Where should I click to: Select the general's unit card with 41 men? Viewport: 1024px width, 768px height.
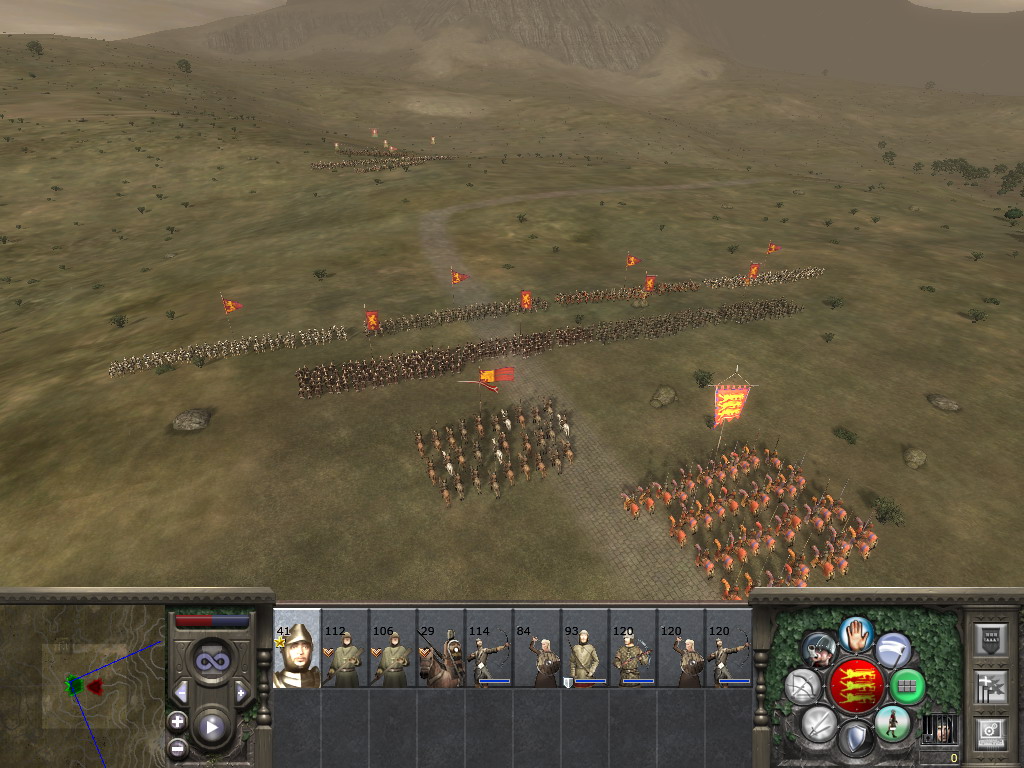coord(297,650)
